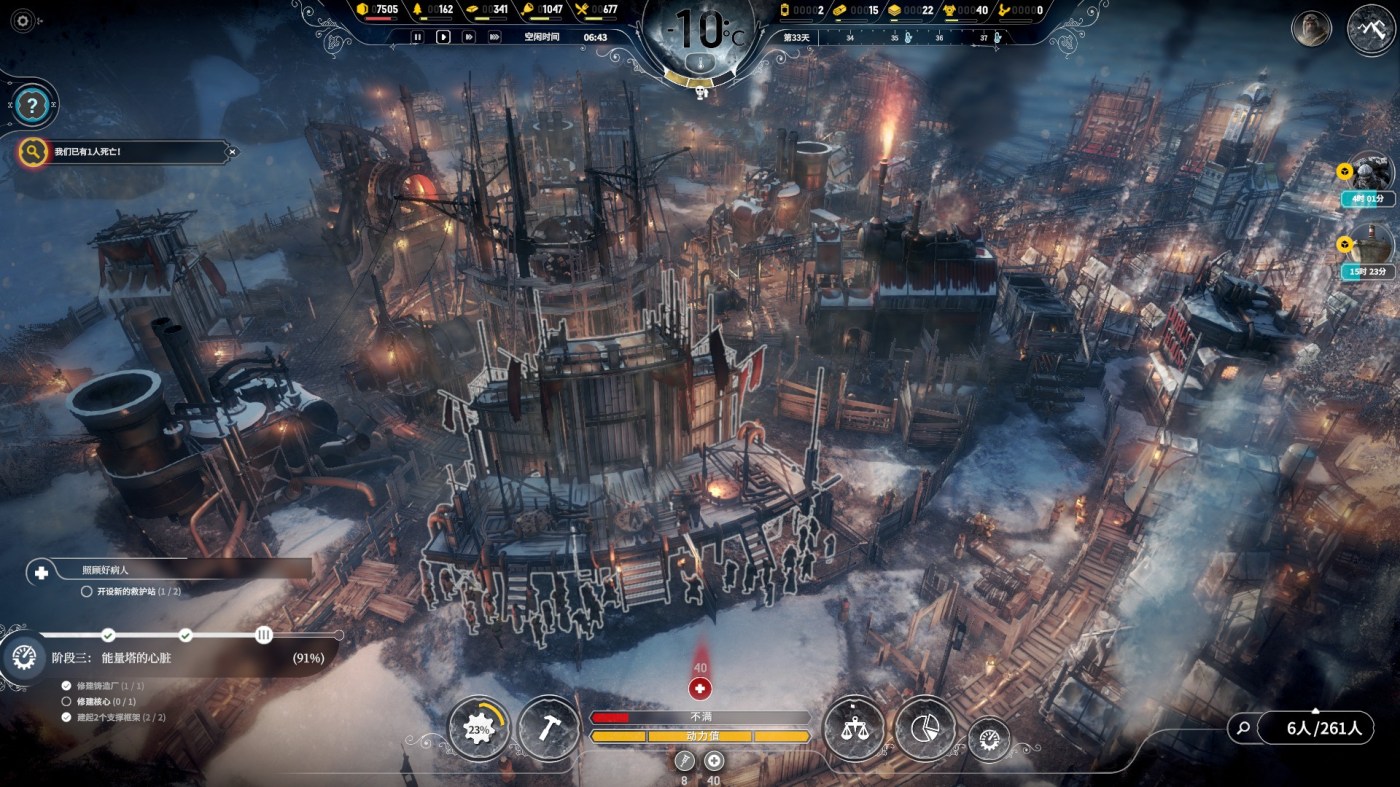
Task: Open the hammer construction menu
Action: click(549, 727)
